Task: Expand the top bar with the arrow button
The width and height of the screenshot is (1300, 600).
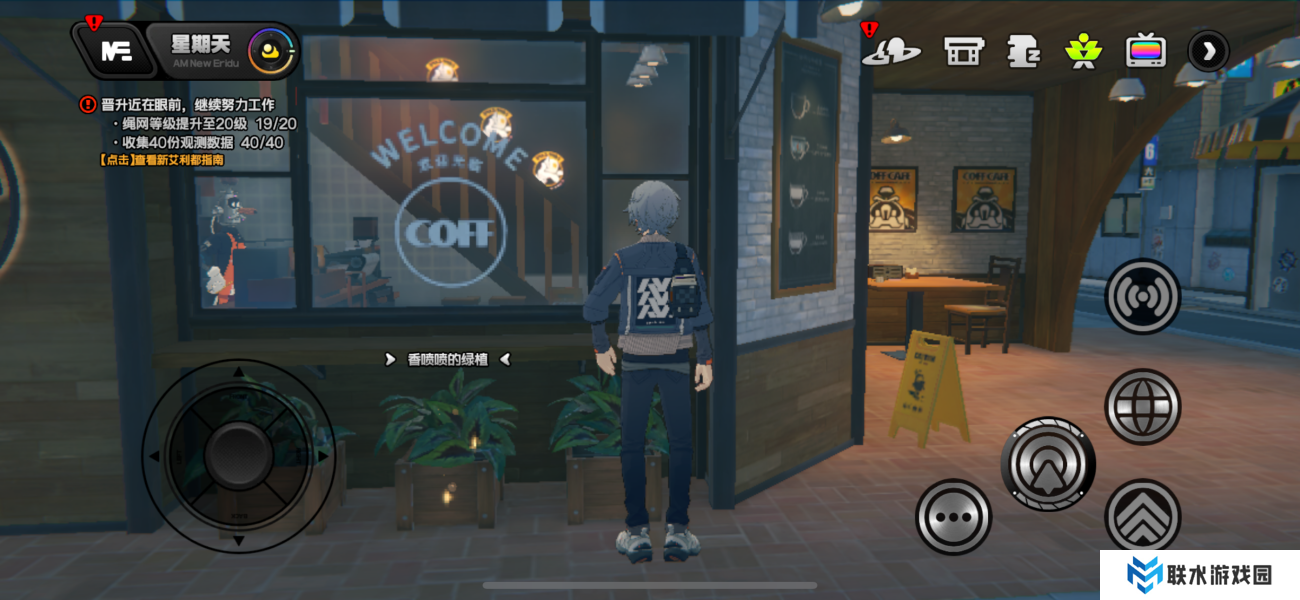Action: coord(1208,51)
